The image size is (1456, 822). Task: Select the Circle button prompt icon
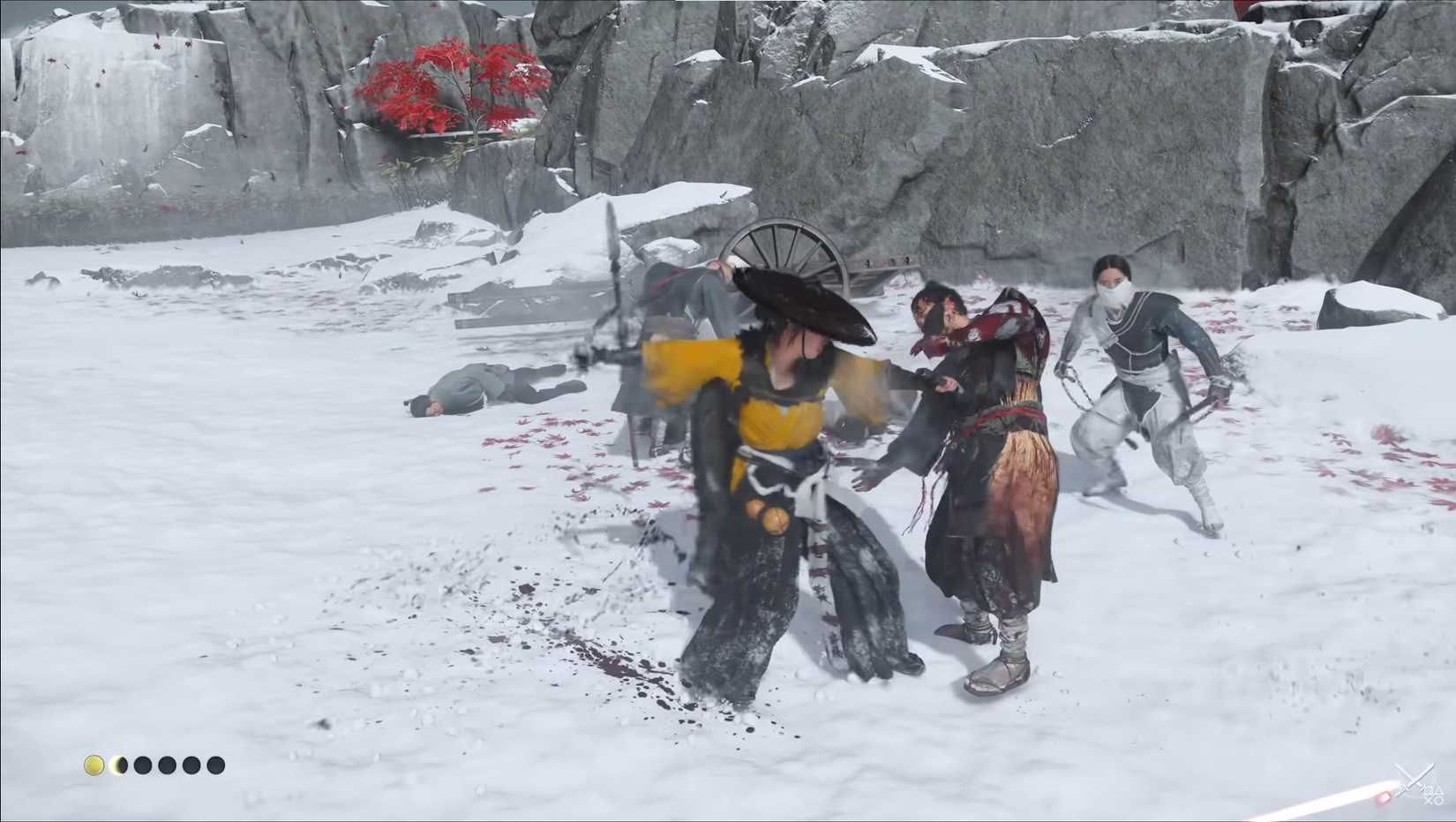1439,800
